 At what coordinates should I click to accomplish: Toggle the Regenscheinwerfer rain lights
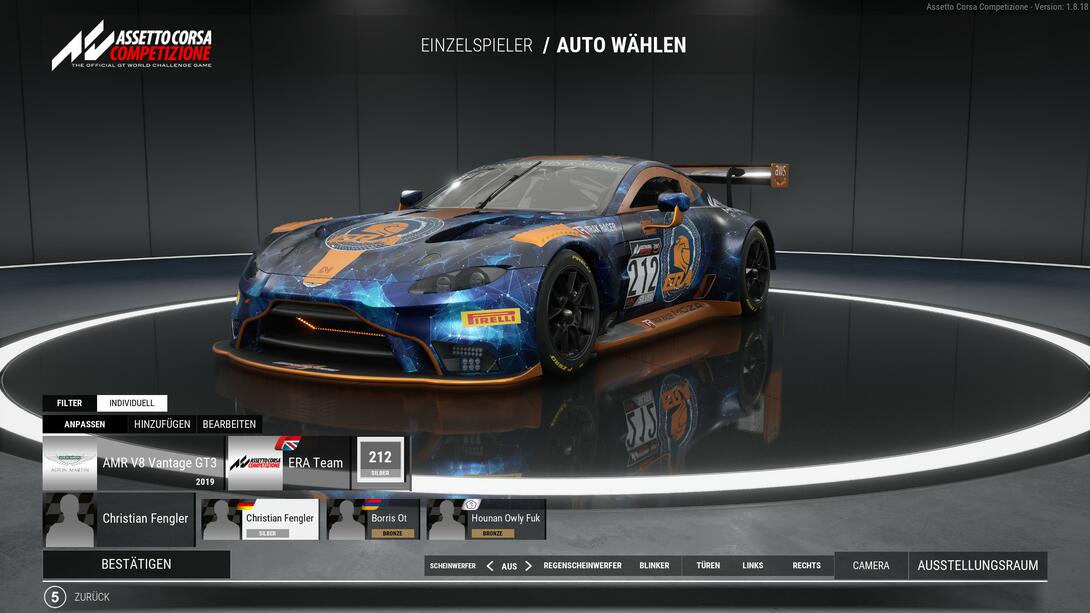point(582,566)
